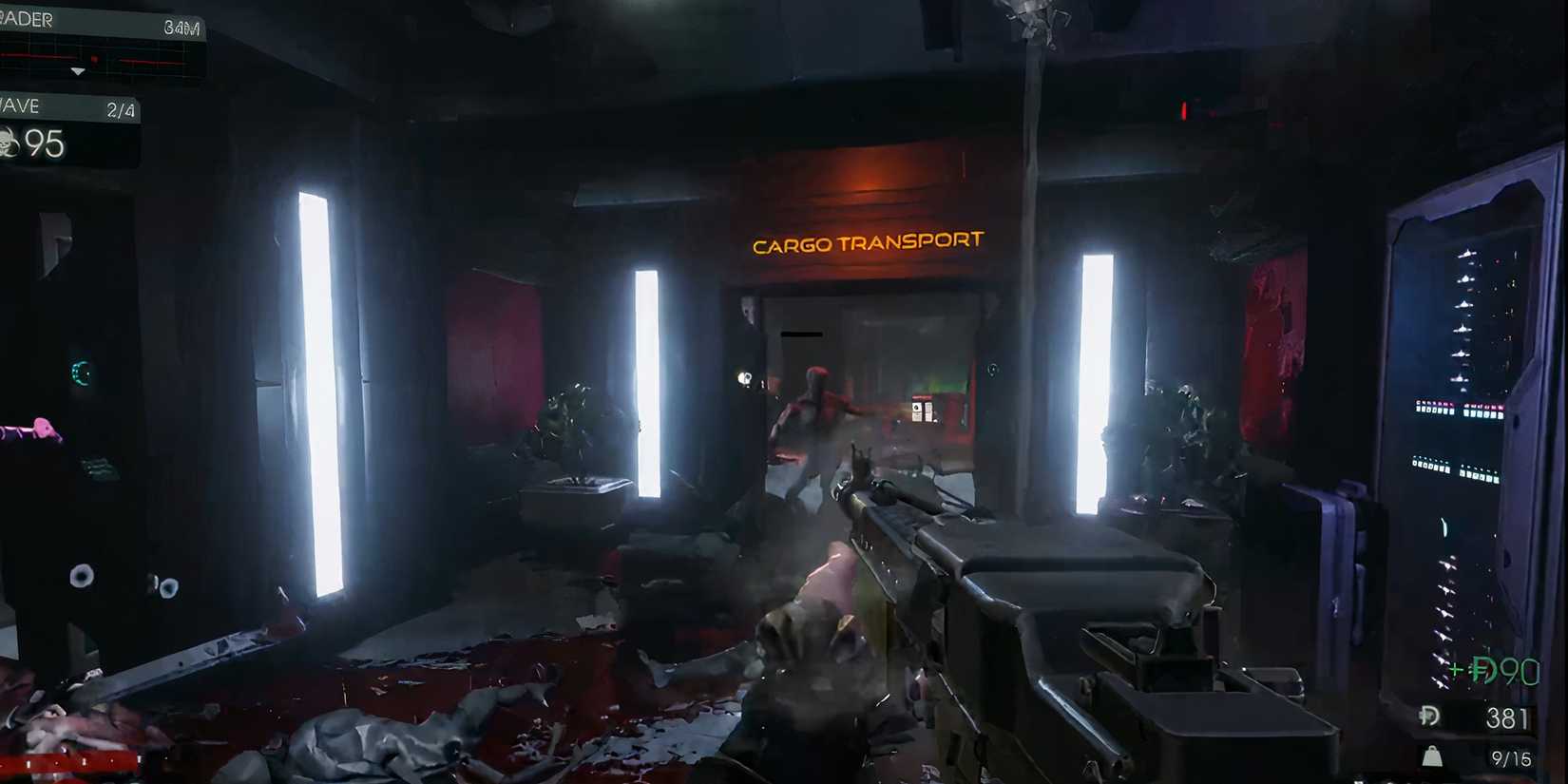Screen dimensions: 1568x784
Task: Select the Dosh currency symbol in ammo panel
Action: point(1428,717)
